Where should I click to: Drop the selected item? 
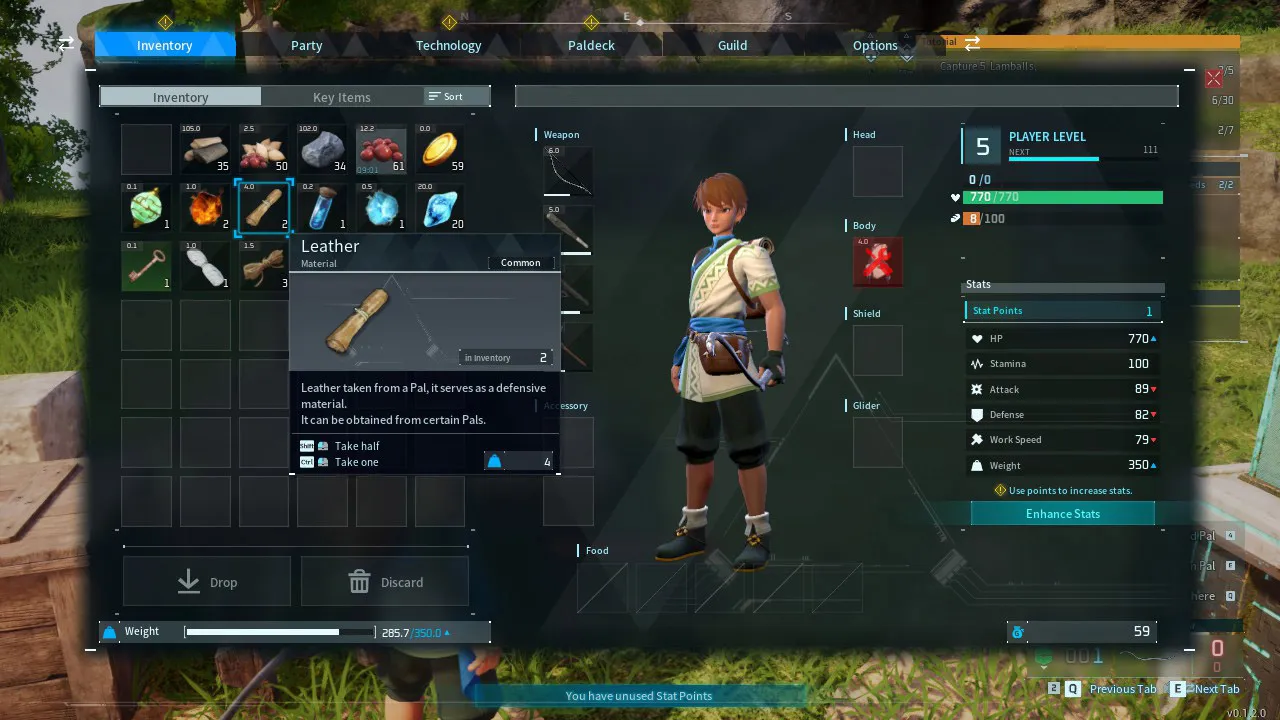[x=207, y=582]
